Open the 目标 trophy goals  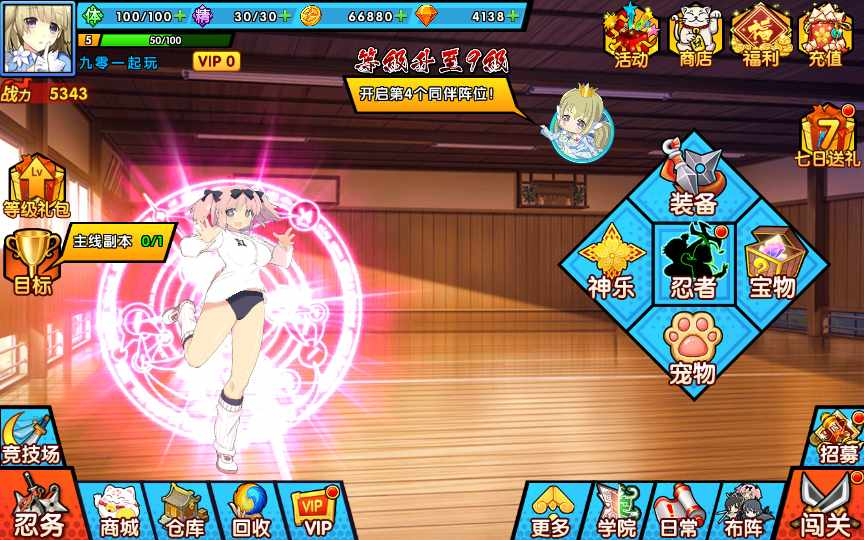(31, 262)
